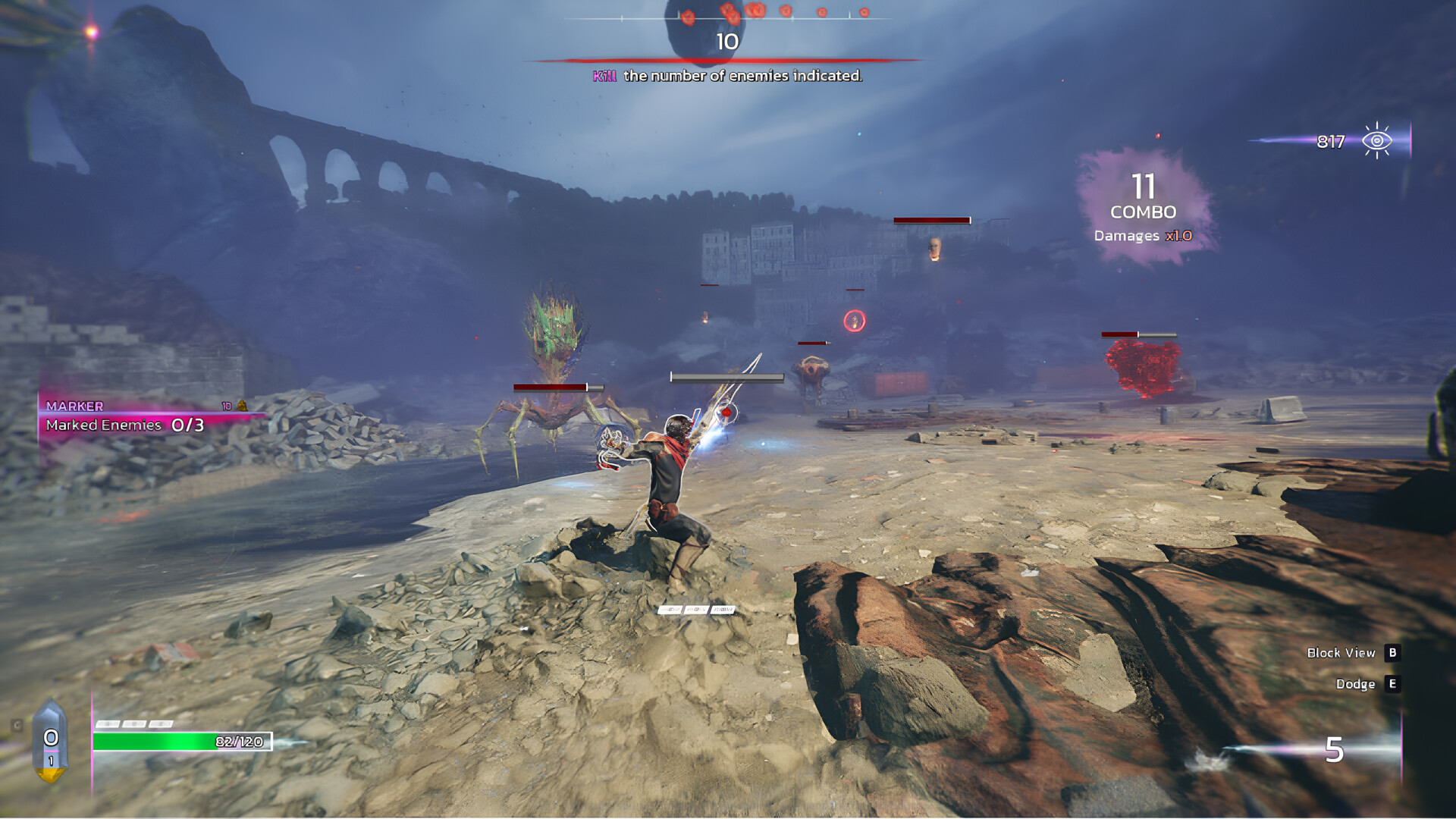The width and height of the screenshot is (1456, 819).
Task: Select the crystal item slot
Action: (x=51, y=741)
